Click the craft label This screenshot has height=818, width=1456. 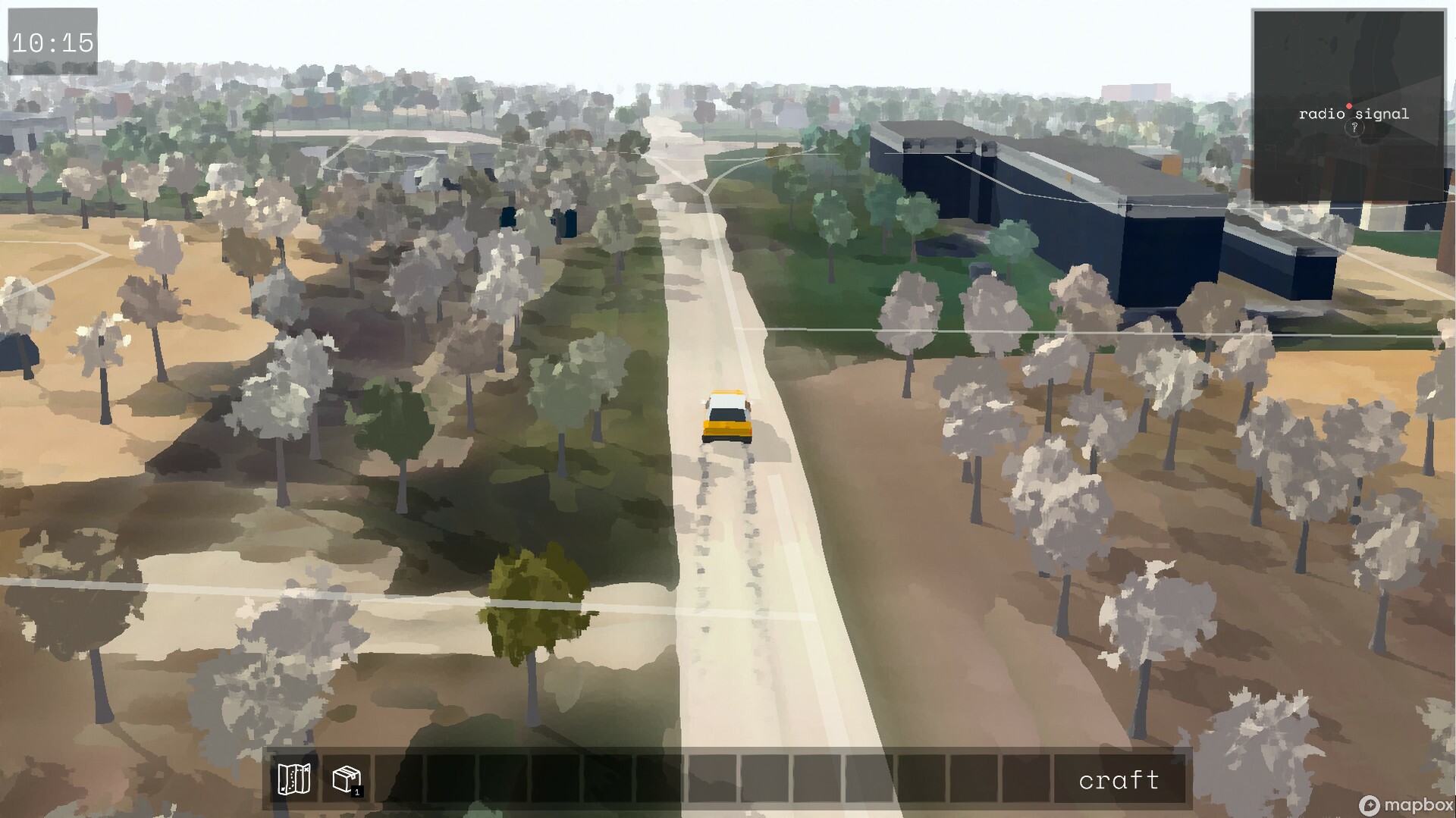(1121, 779)
